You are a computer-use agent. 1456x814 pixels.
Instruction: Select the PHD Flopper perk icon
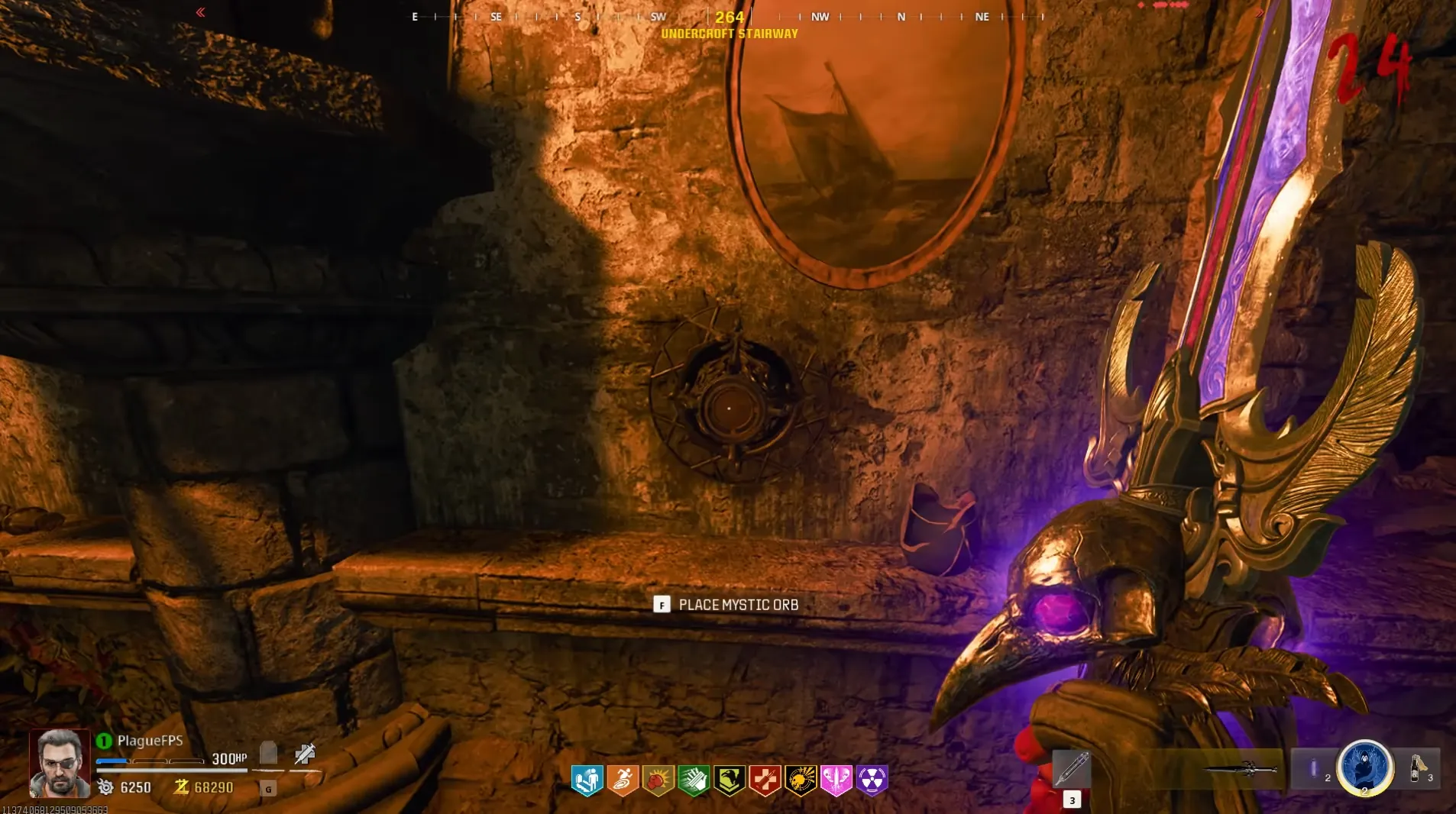587,780
